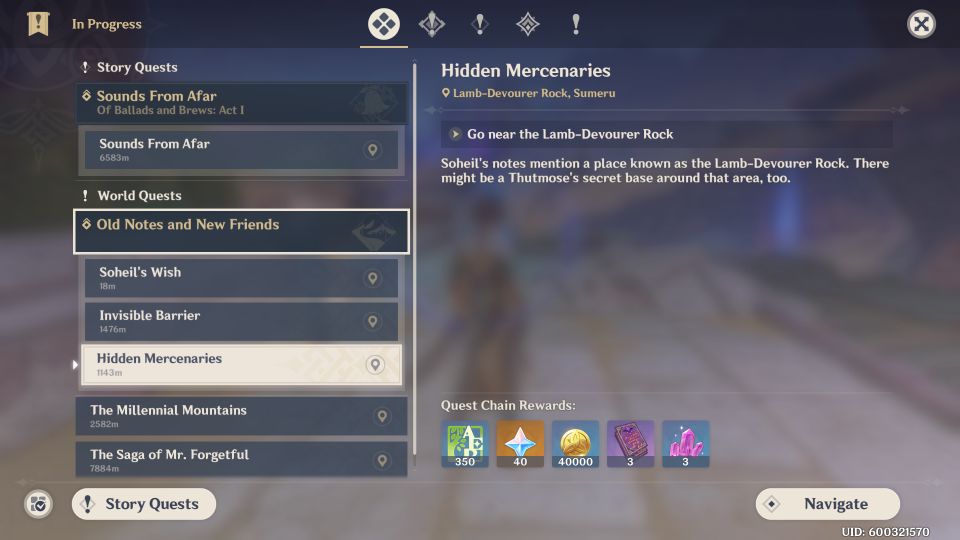
Task: Expand Old Notes and New Friends quest
Action: coord(241,231)
